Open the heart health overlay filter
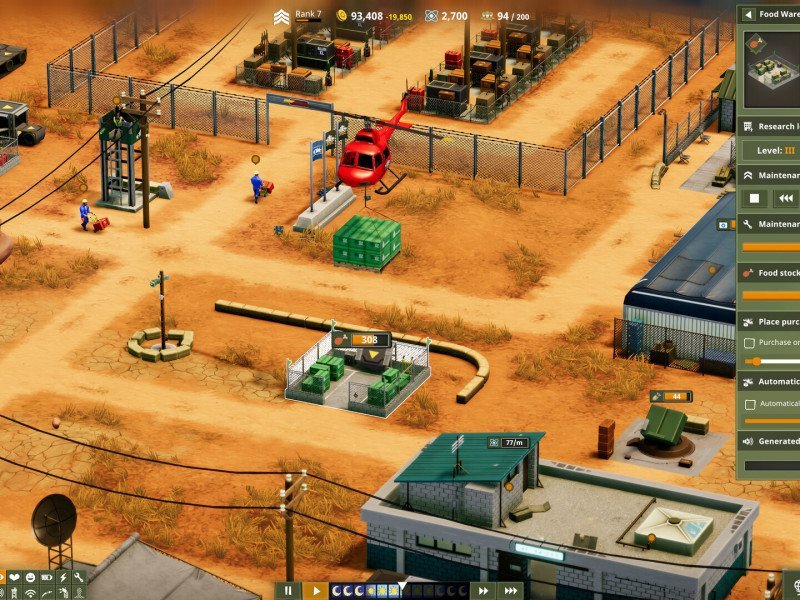The image size is (800, 600). pyautogui.click(x=14, y=578)
